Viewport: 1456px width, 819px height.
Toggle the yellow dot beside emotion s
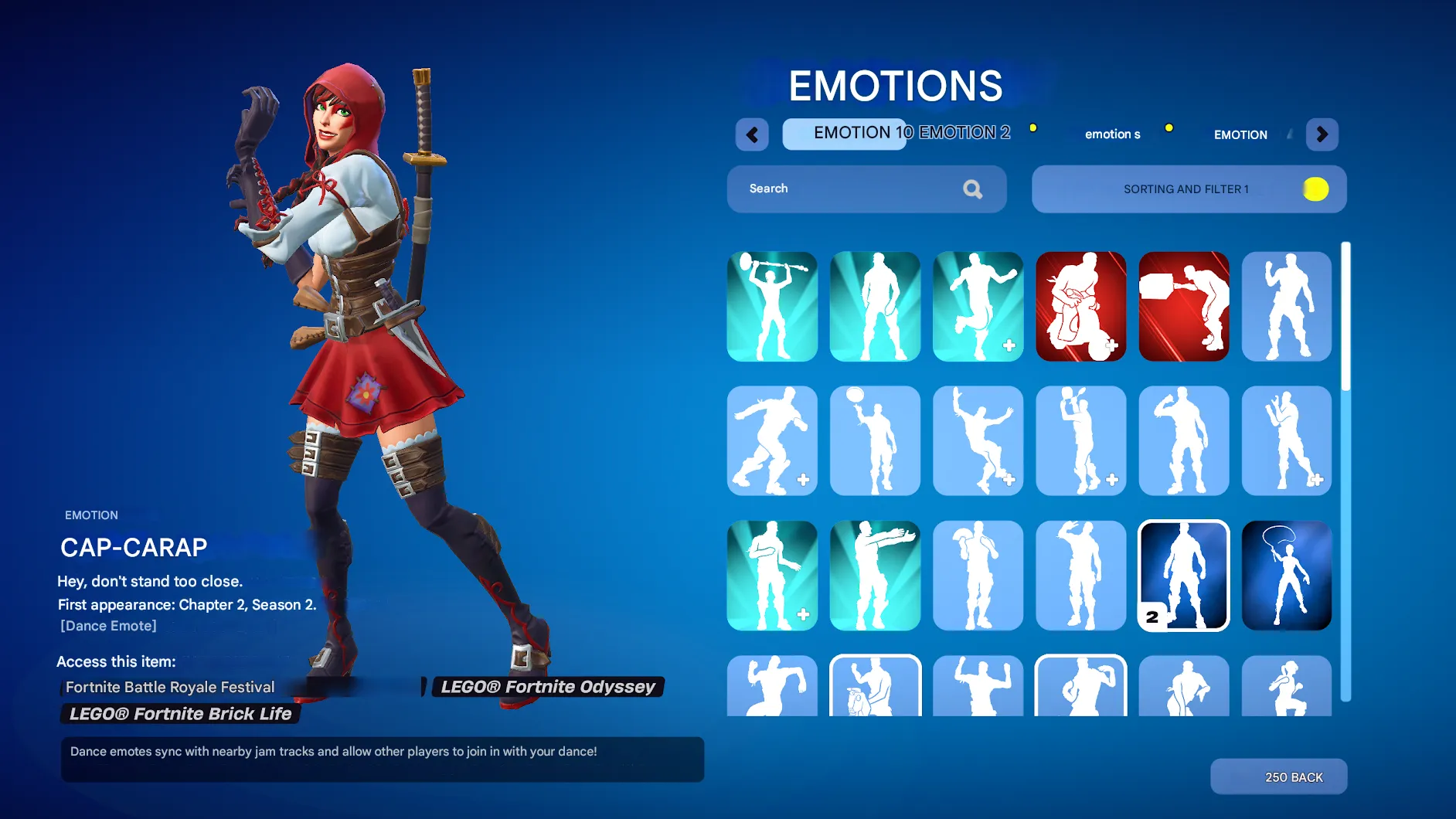pyautogui.click(x=1169, y=127)
